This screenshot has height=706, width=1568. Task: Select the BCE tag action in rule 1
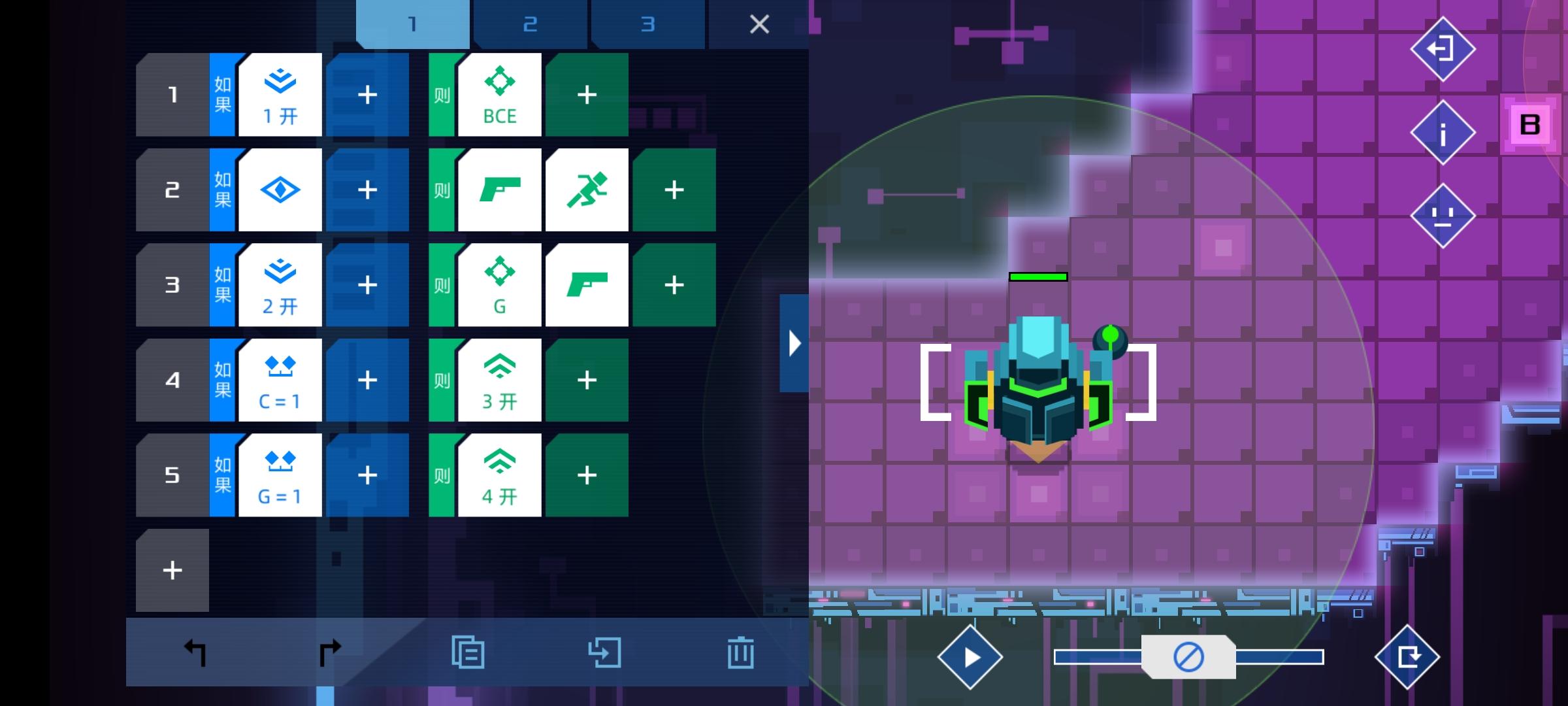pyautogui.click(x=499, y=94)
